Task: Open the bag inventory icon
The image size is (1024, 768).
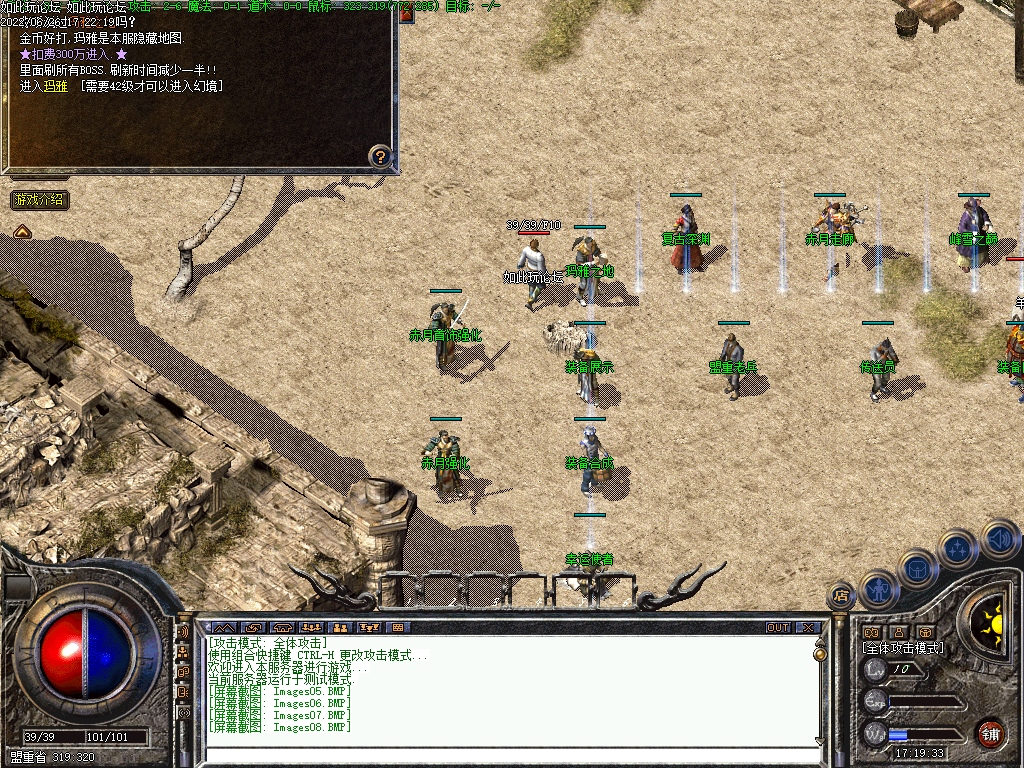Action: click(x=917, y=569)
